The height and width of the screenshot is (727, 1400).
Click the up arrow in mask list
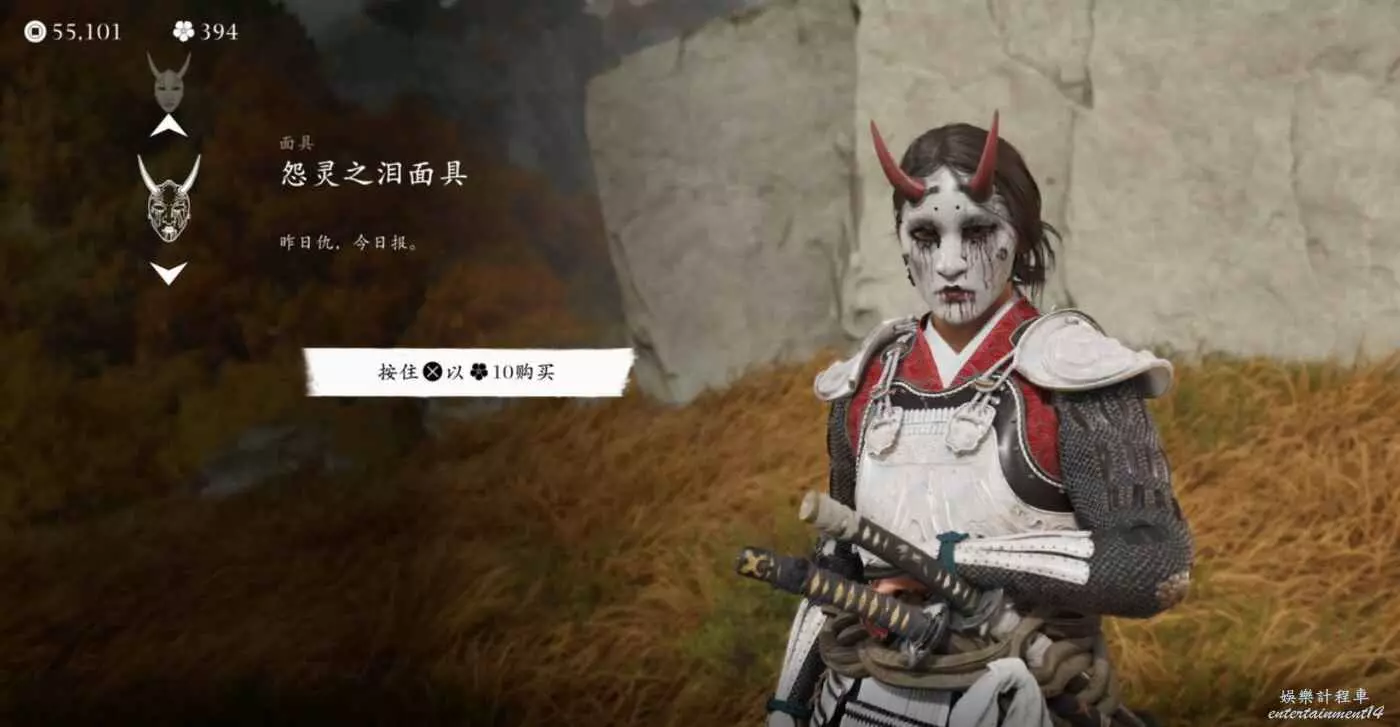(x=168, y=126)
